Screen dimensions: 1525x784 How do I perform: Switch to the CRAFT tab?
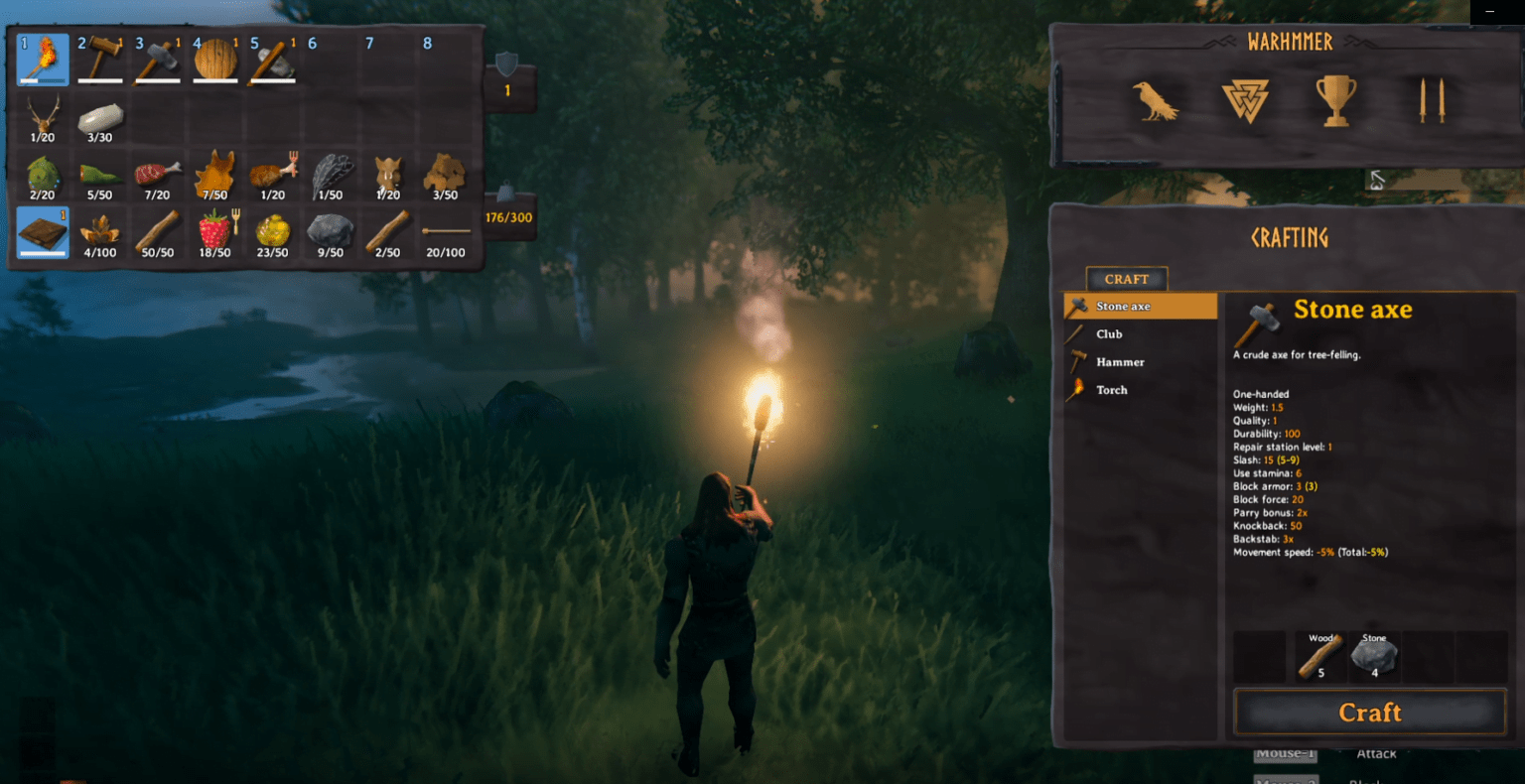click(1126, 279)
